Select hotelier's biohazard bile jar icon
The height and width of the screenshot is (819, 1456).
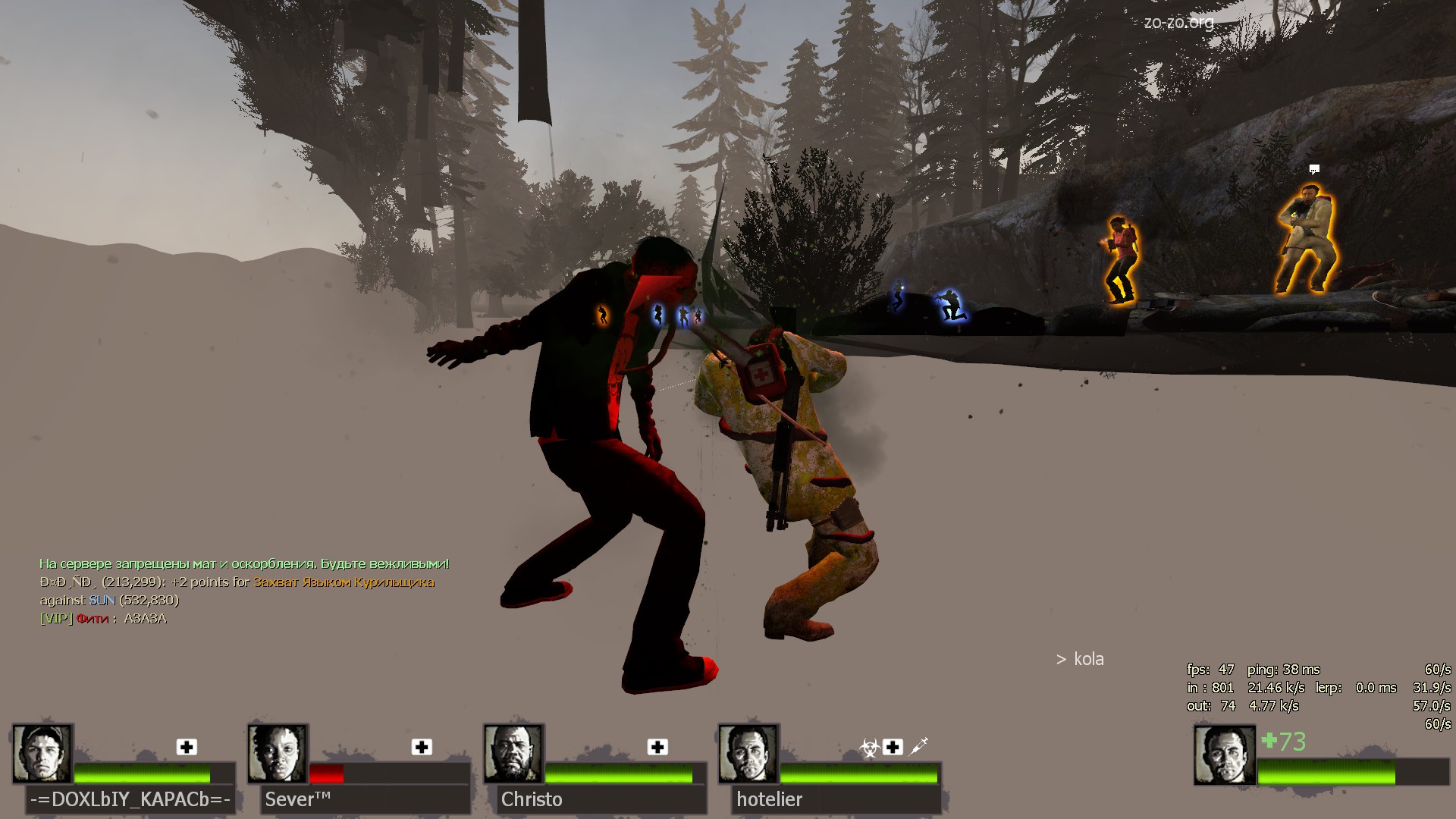point(869,748)
